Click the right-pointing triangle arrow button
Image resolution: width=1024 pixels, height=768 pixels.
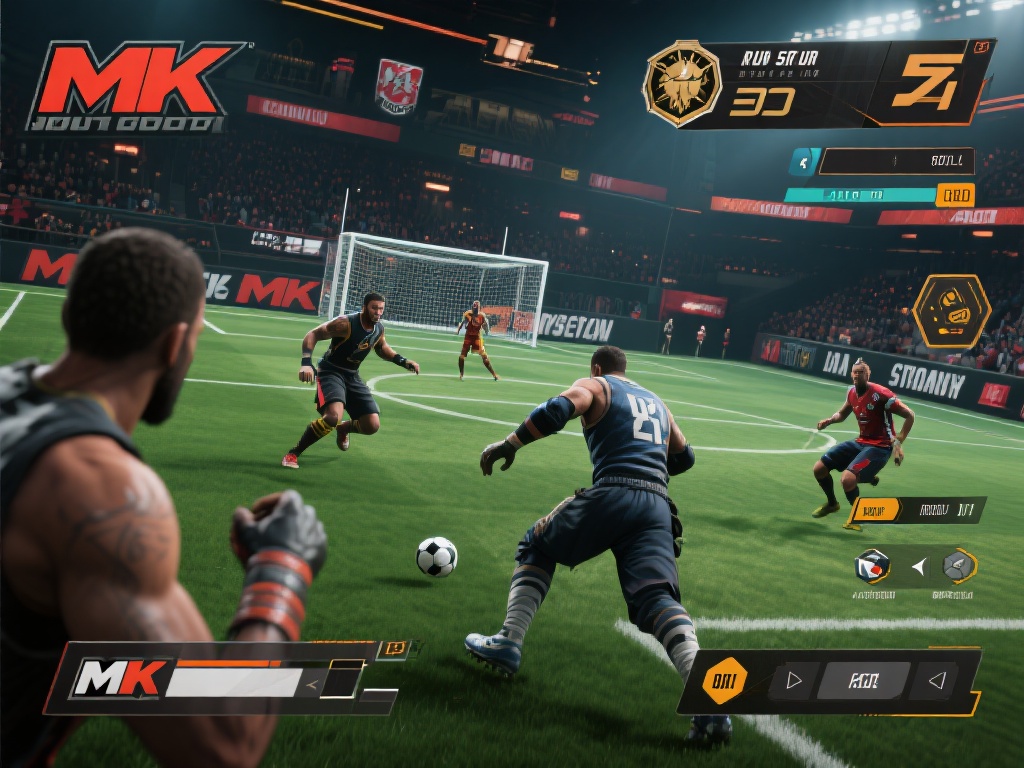pyautogui.click(x=795, y=681)
